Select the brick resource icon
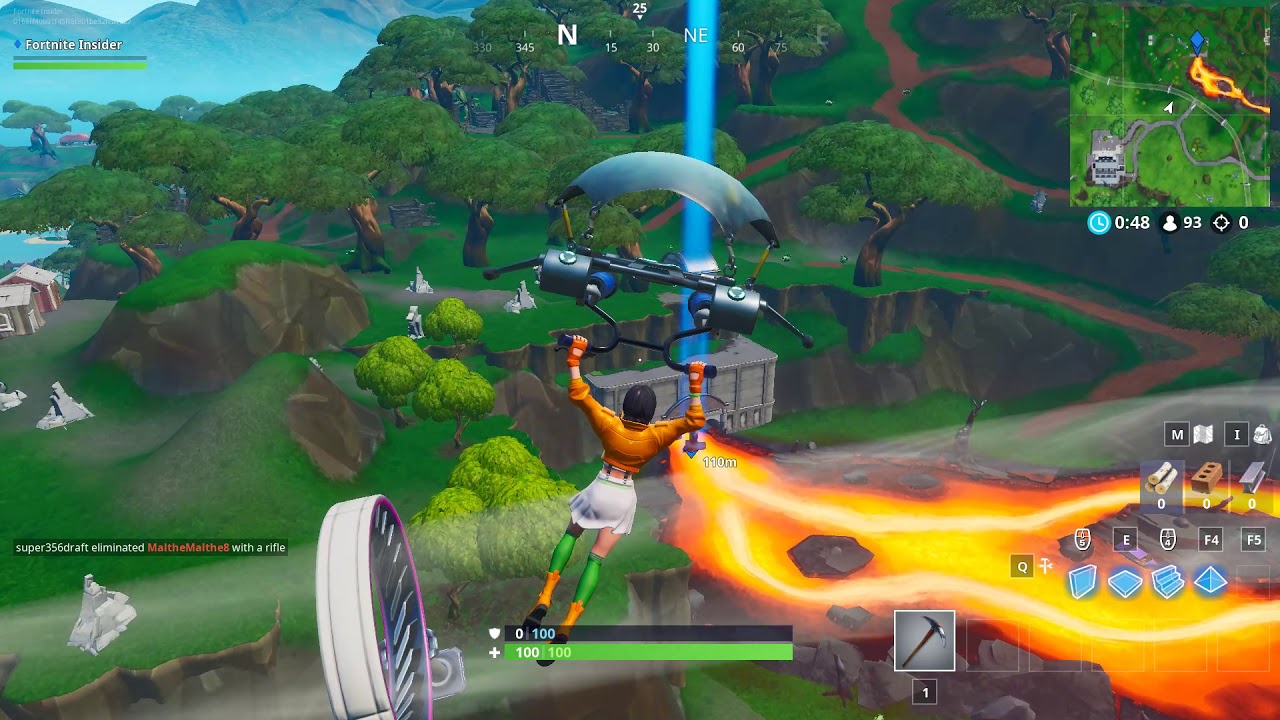The width and height of the screenshot is (1280, 720). pyautogui.click(x=1206, y=478)
